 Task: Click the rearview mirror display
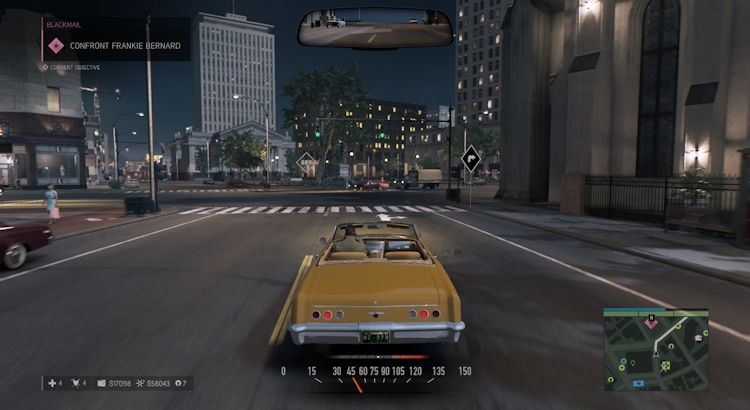coord(376,28)
